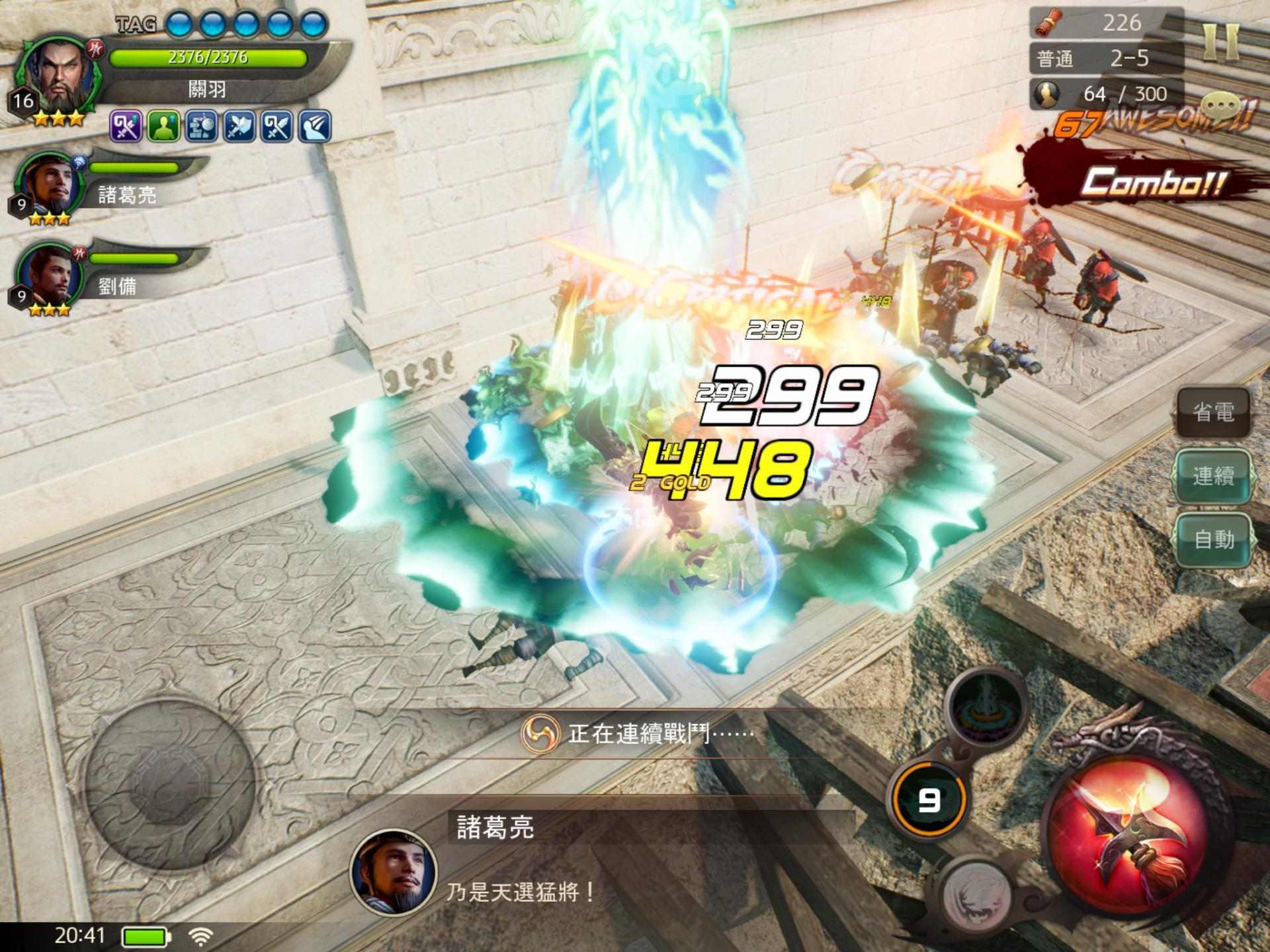The height and width of the screenshot is (952, 1270).
Task: Toggle the 連續 continuous battle button
Action: 1213,476
